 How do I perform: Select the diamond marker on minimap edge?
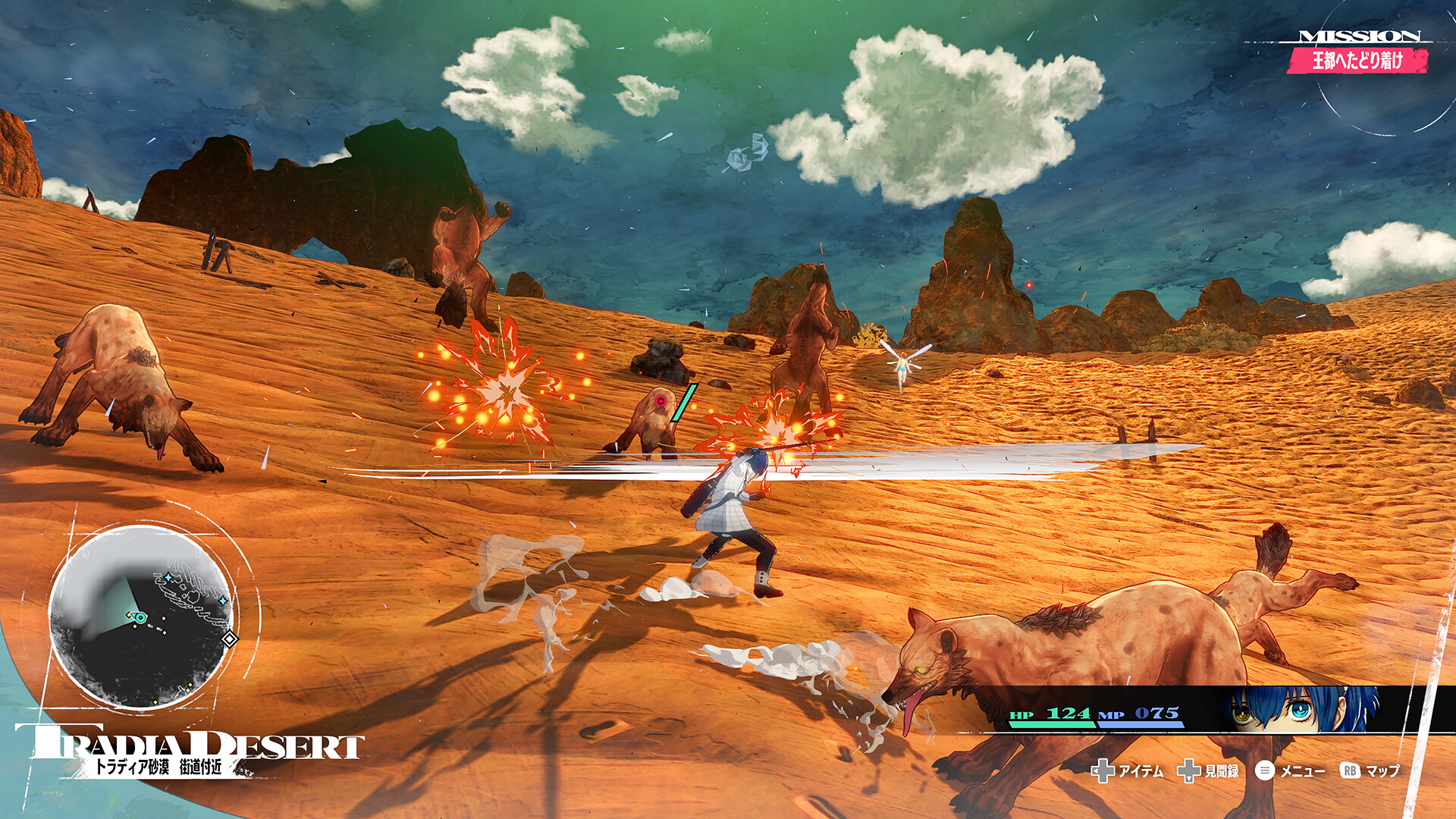click(x=229, y=639)
